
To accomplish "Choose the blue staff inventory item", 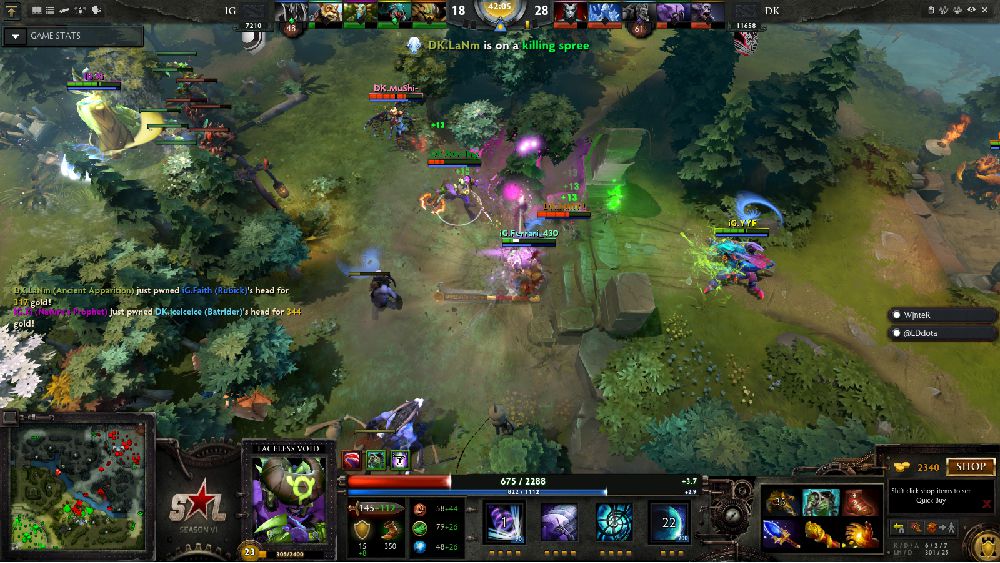I will 780,534.
